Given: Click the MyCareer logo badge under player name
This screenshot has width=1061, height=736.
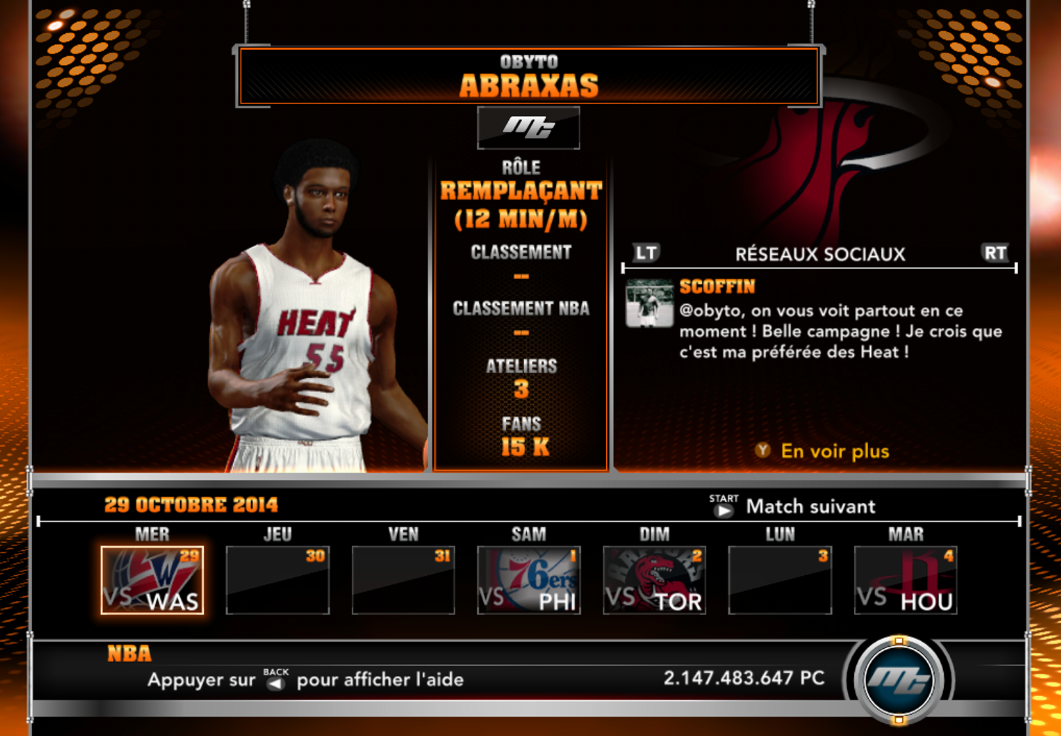Looking at the screenshot, I should click(528, 127).
